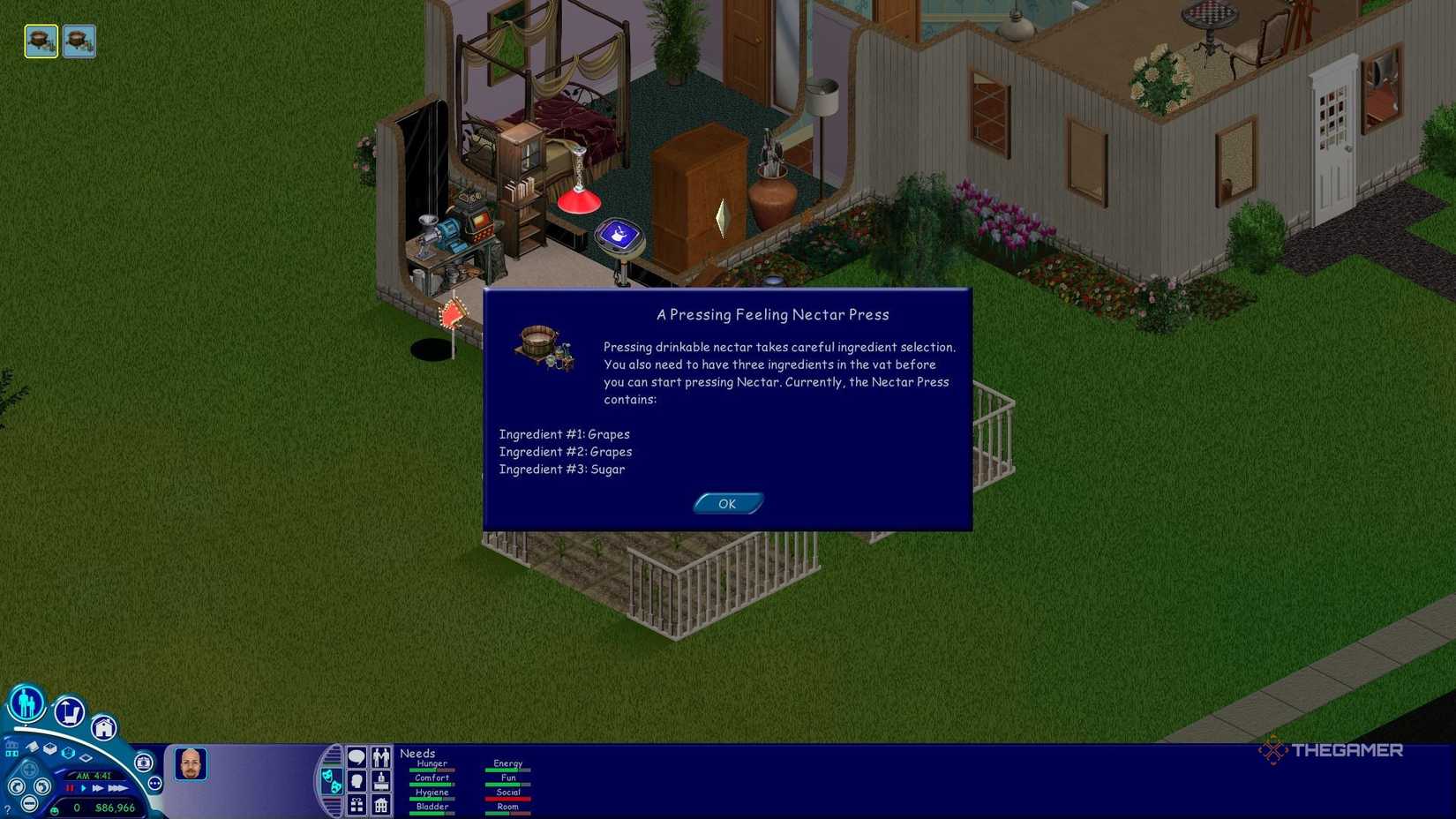Rotate the view with the left rotate icon
The width and height of the screenshot is (1456, 819).
pyautogui.click(x=16, y=786)
